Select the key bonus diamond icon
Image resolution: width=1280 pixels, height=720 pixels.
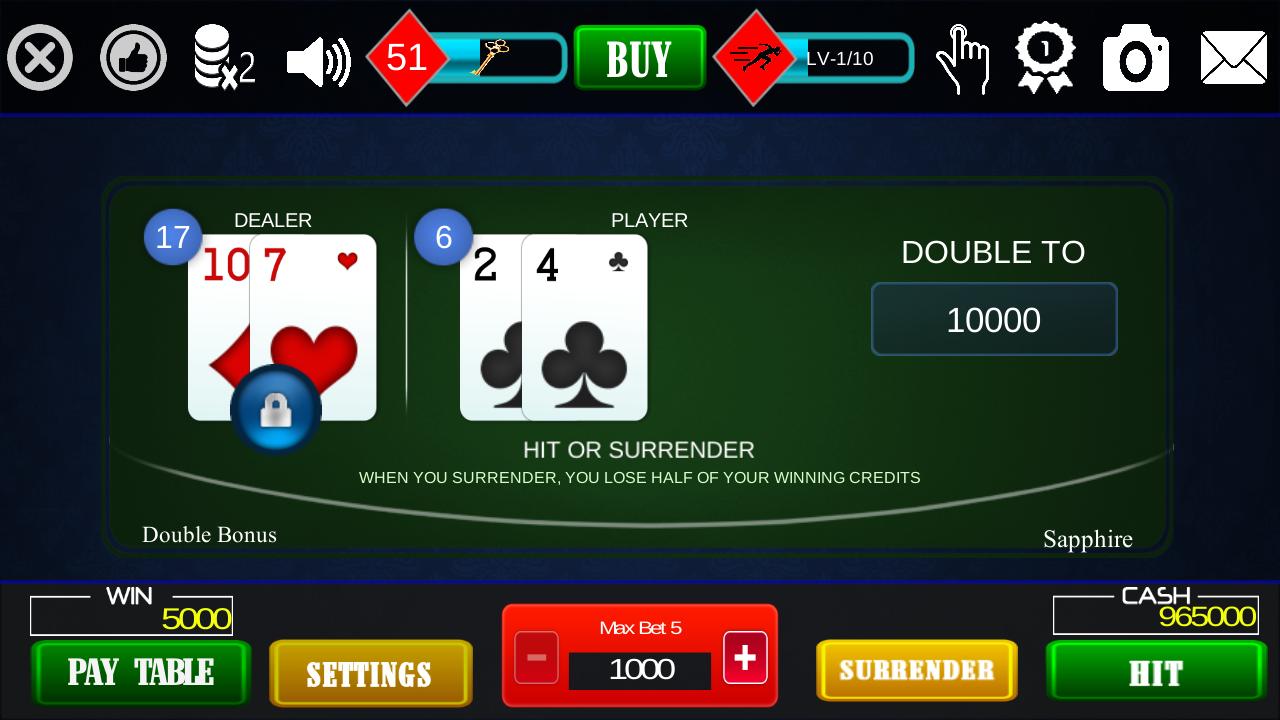pyautogui.click(x=407, y=57)
